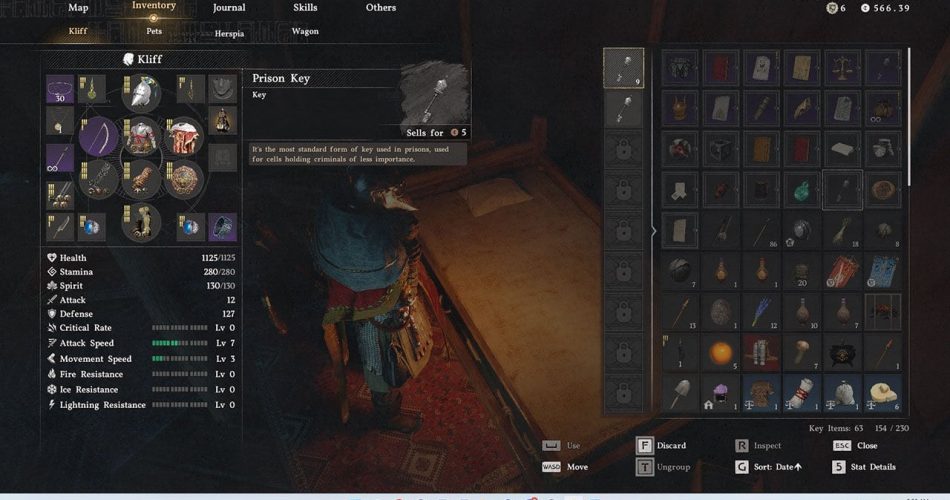Viewport: 950px width, 500px height.
Task: Pick the black cauldron inventory item
Action: tap(842, 352)
